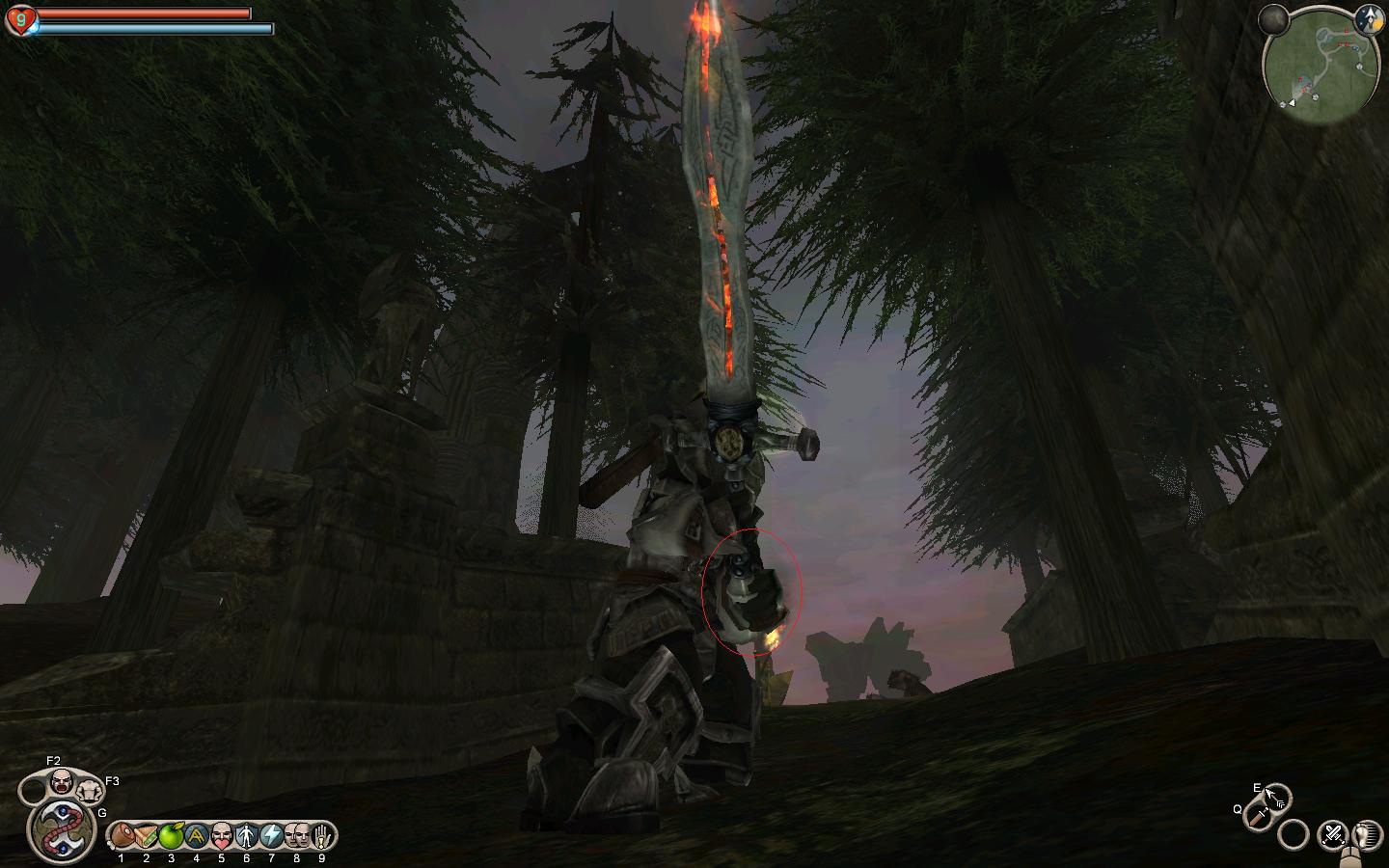Screen dimensions: 1389x868
Task: Click the dark orb on the minimap
Action: (1275, 19)
